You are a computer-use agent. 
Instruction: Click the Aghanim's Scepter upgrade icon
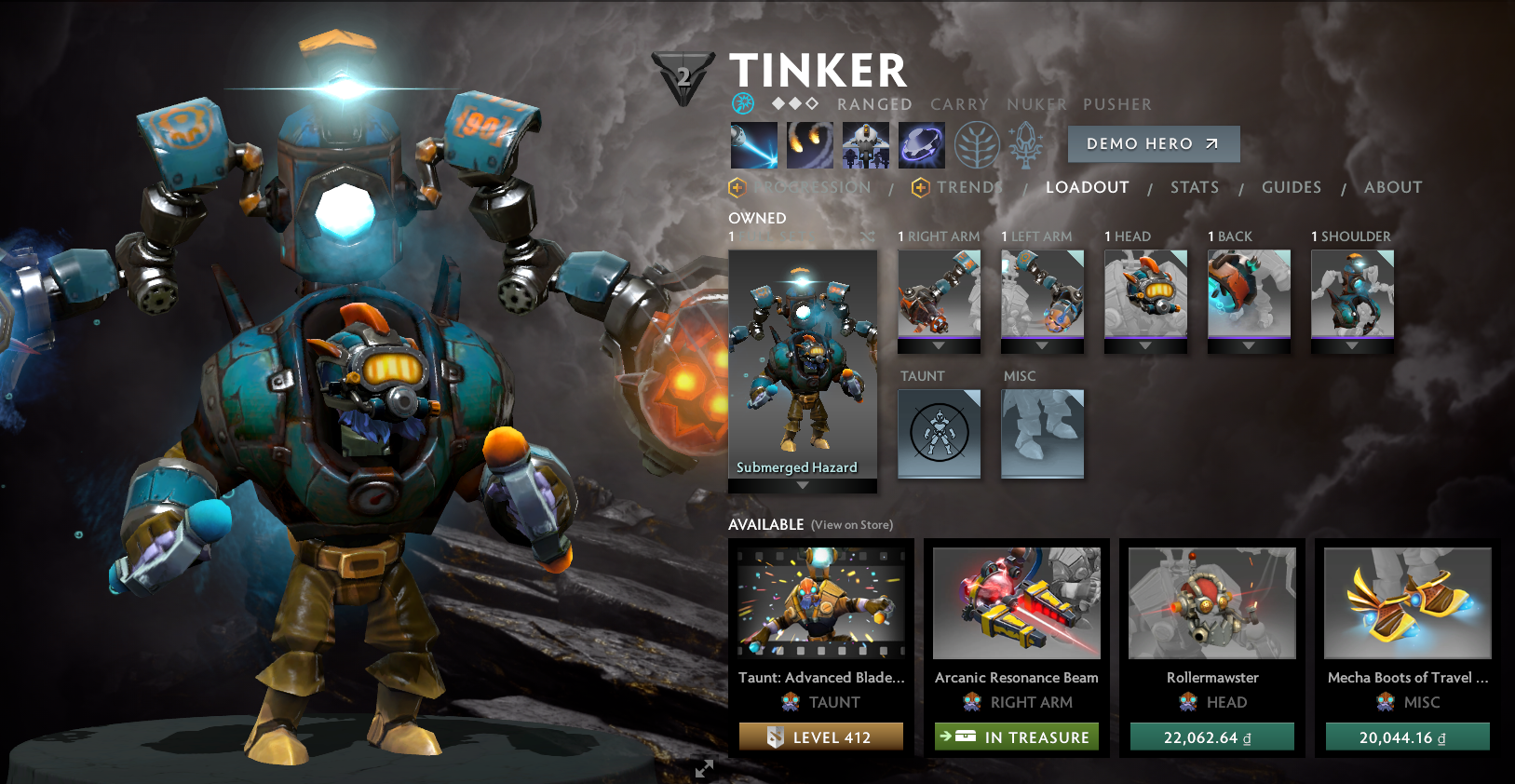(1025, 144)
